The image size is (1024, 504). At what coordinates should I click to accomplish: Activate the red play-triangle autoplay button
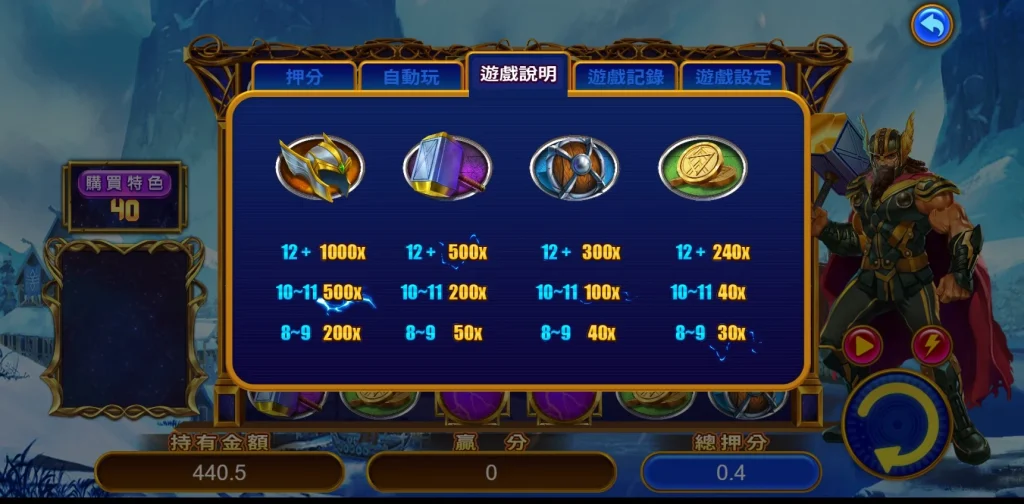pos(862,346)
